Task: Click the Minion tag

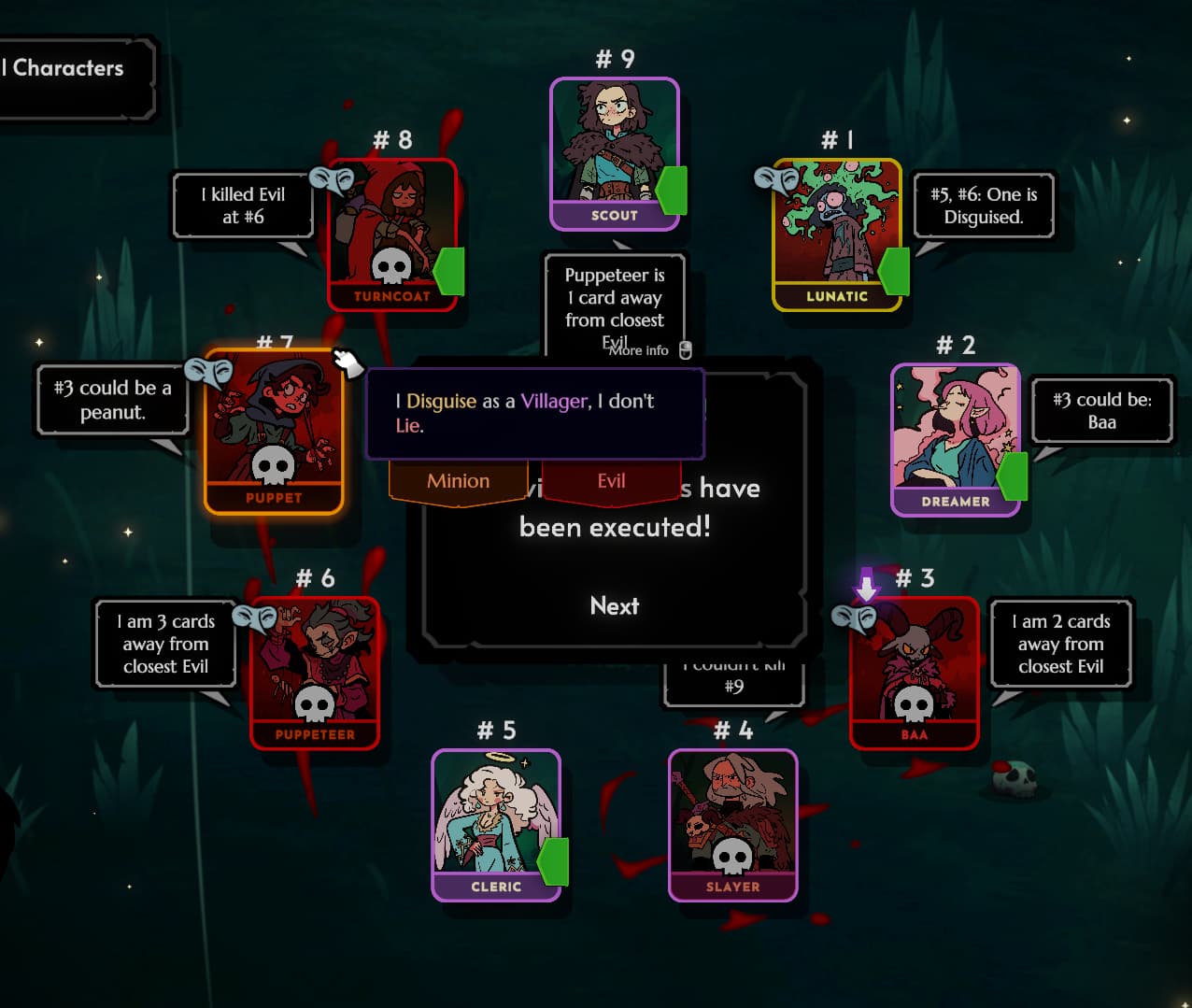Action: 458,481
